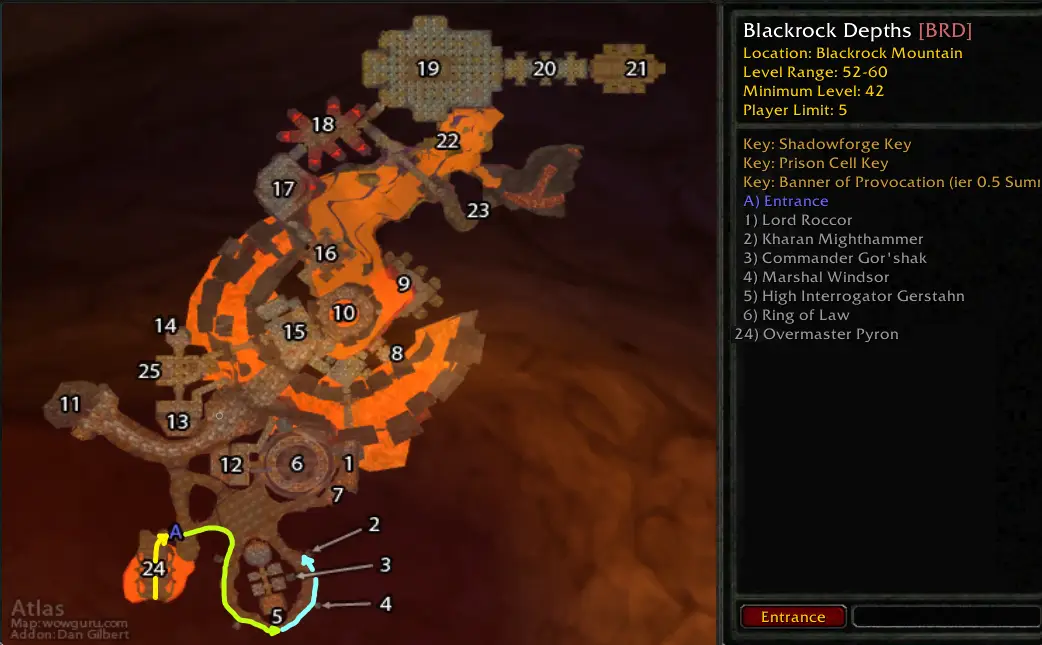Click map marker 21 on the map

[636, 69]
